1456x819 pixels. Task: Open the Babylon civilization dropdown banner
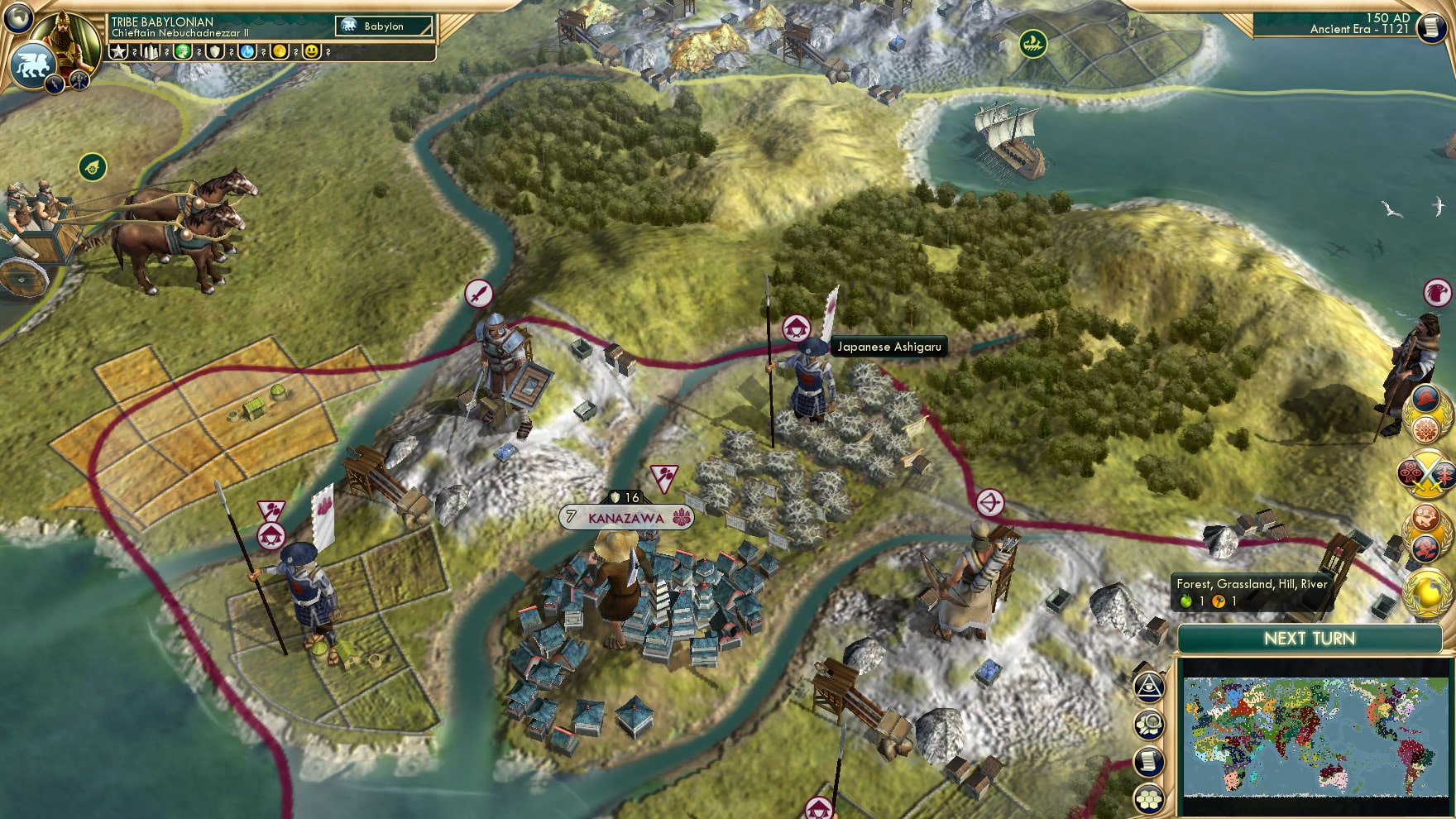383,26
